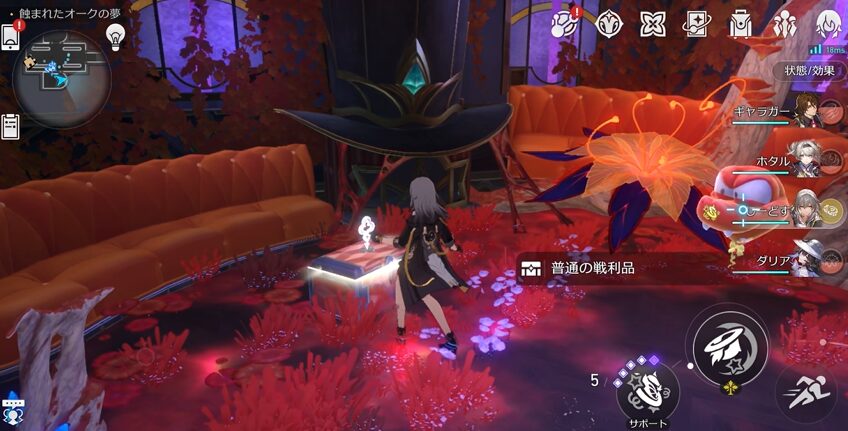Open the backpack inventory
This screenshot has height=431, width=848.
pos(740,23)
